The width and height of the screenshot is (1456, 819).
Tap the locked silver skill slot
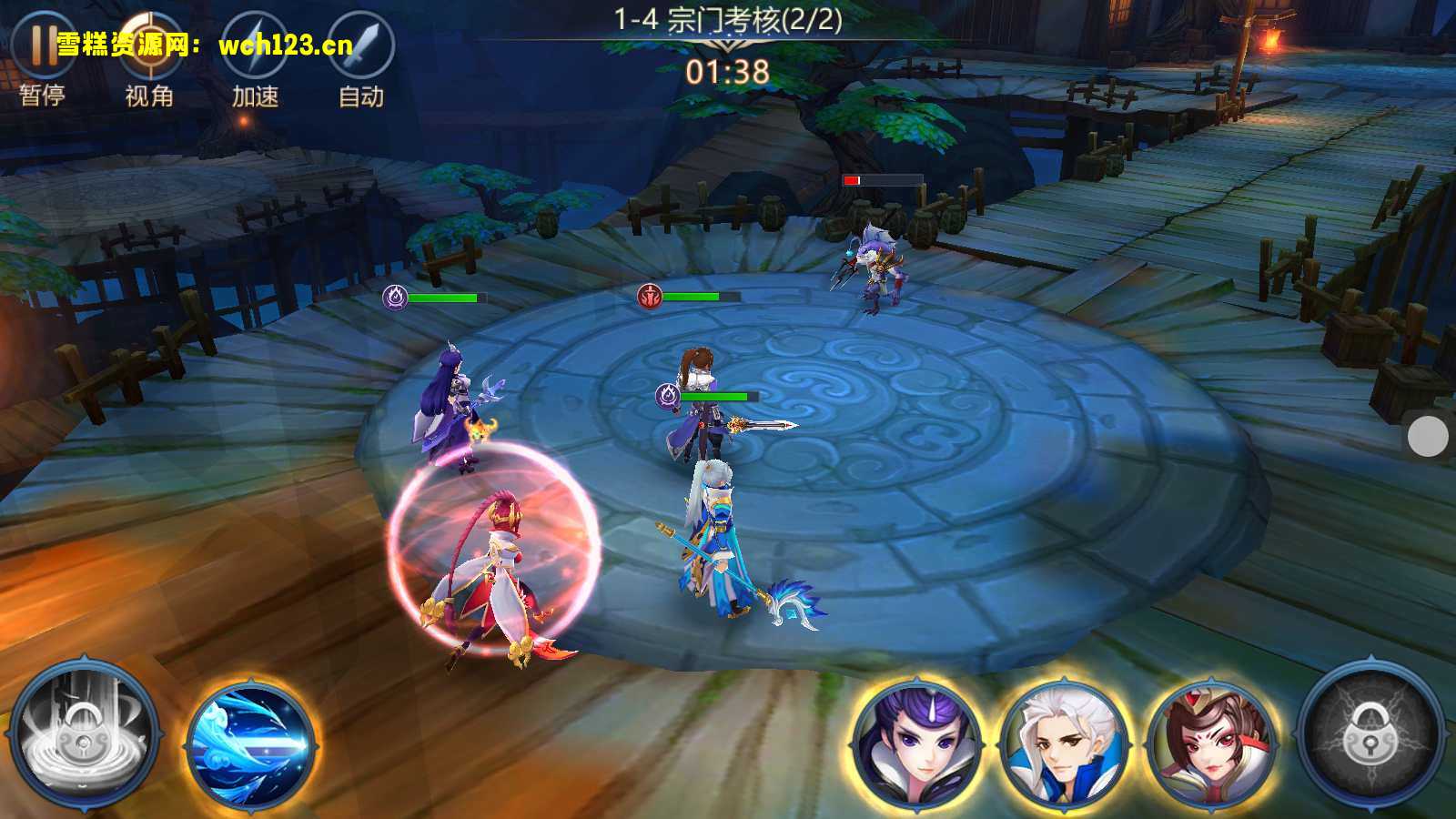84,735
